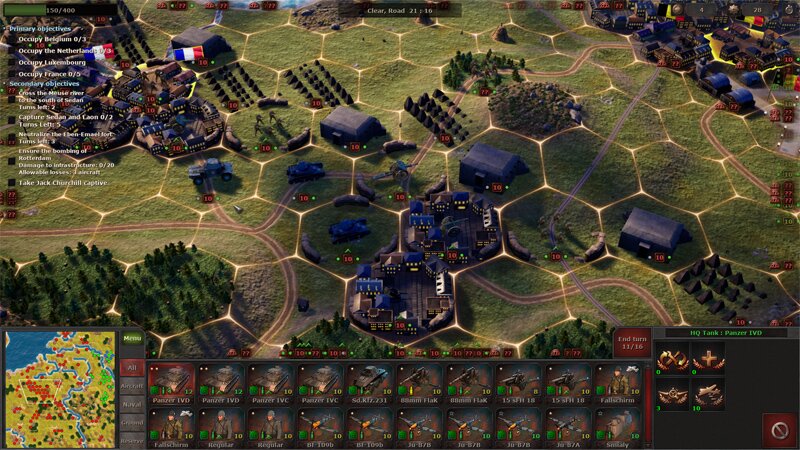
Task: Open the Menu button above unit filters
Action: 132,339
